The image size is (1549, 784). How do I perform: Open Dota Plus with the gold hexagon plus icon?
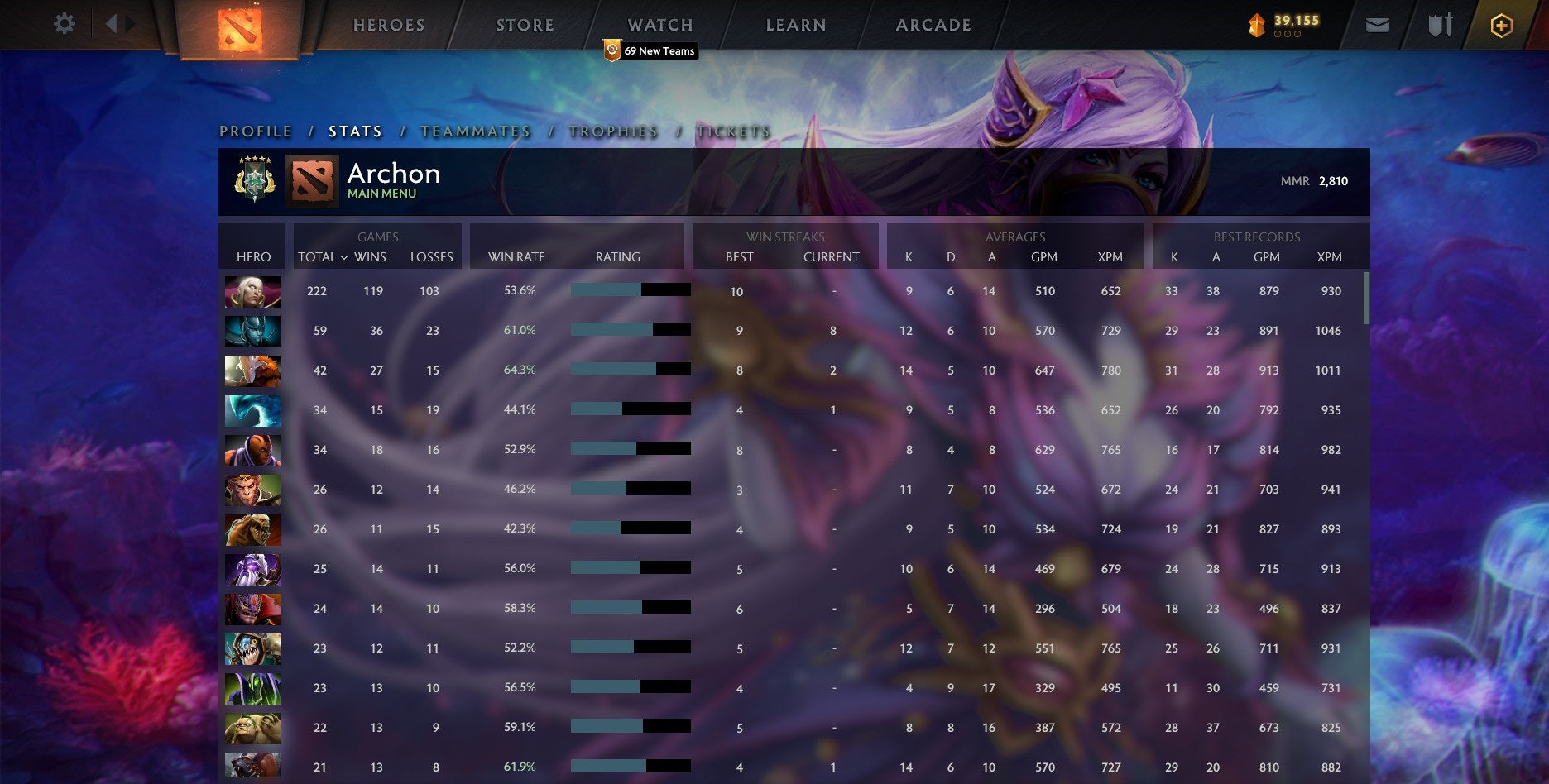(1501, 25)
